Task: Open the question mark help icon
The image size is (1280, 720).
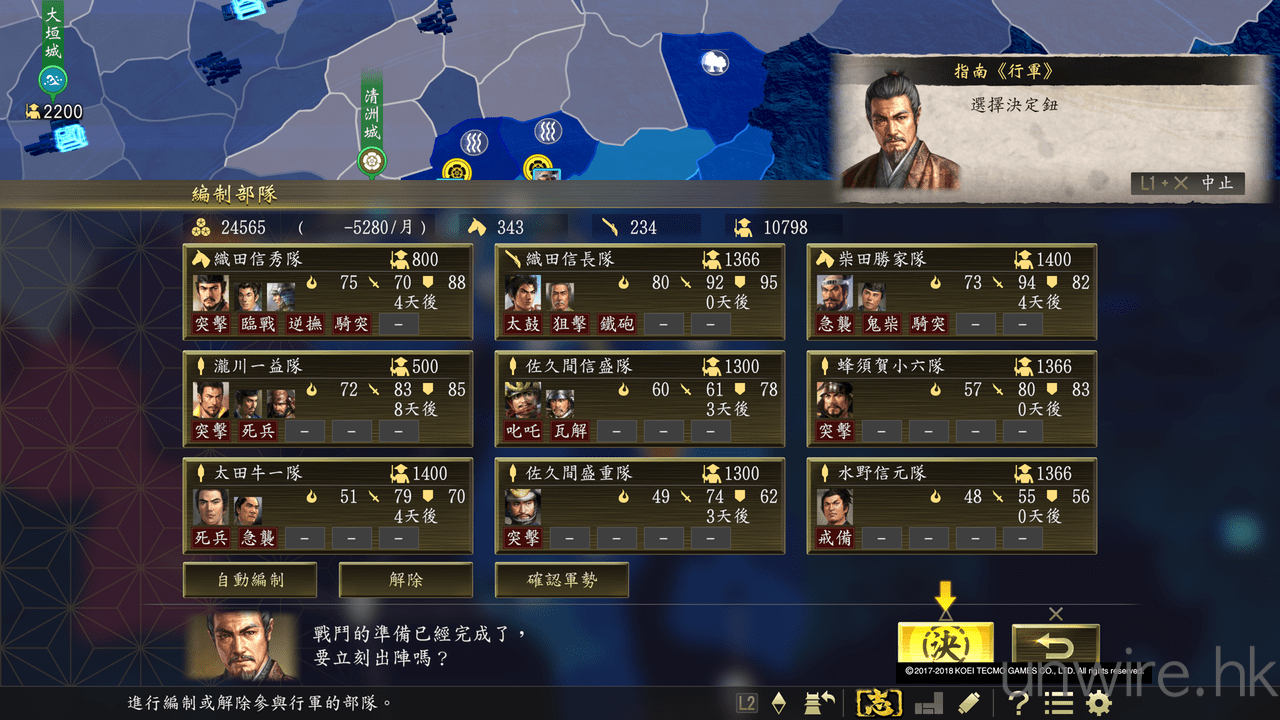Action: 1018,703
